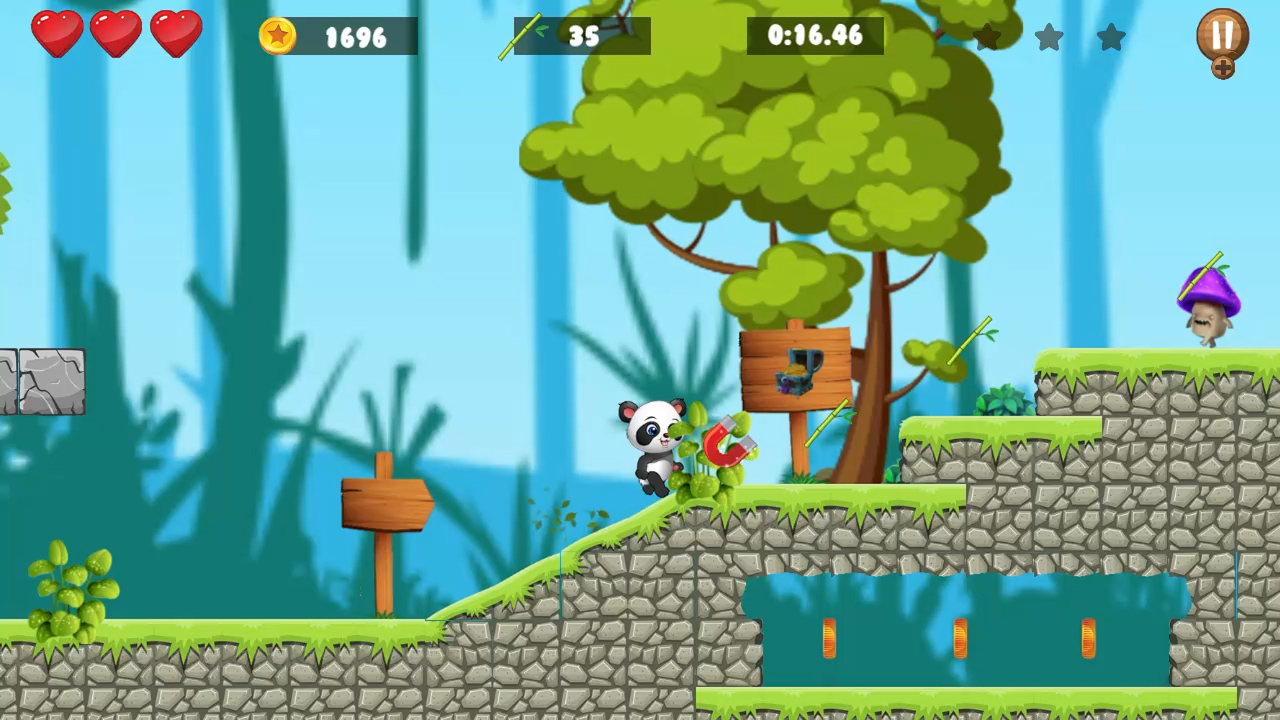Click the timer showing 0:16.46
The width and height of the screenshot is (1280, 720).
coord(815,37)
